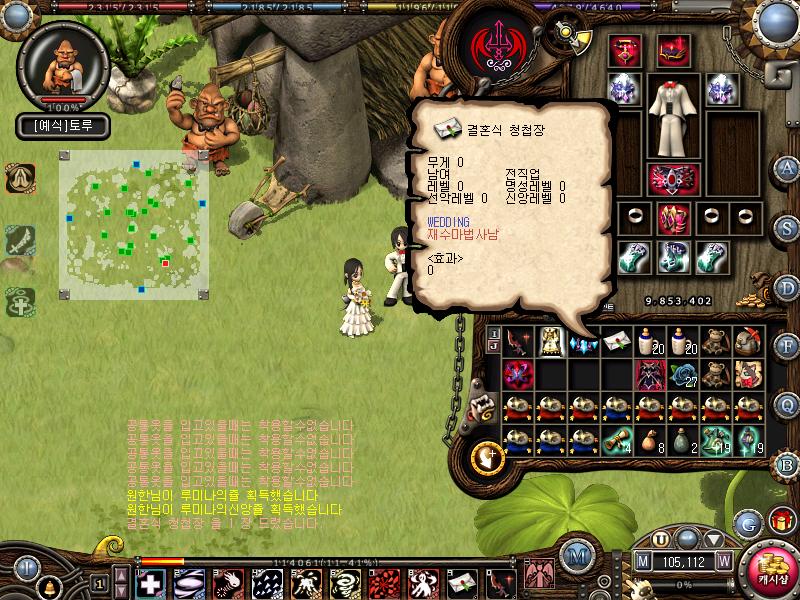Click the round D side button
Screen dimensions: 800x600
(787, 287)
